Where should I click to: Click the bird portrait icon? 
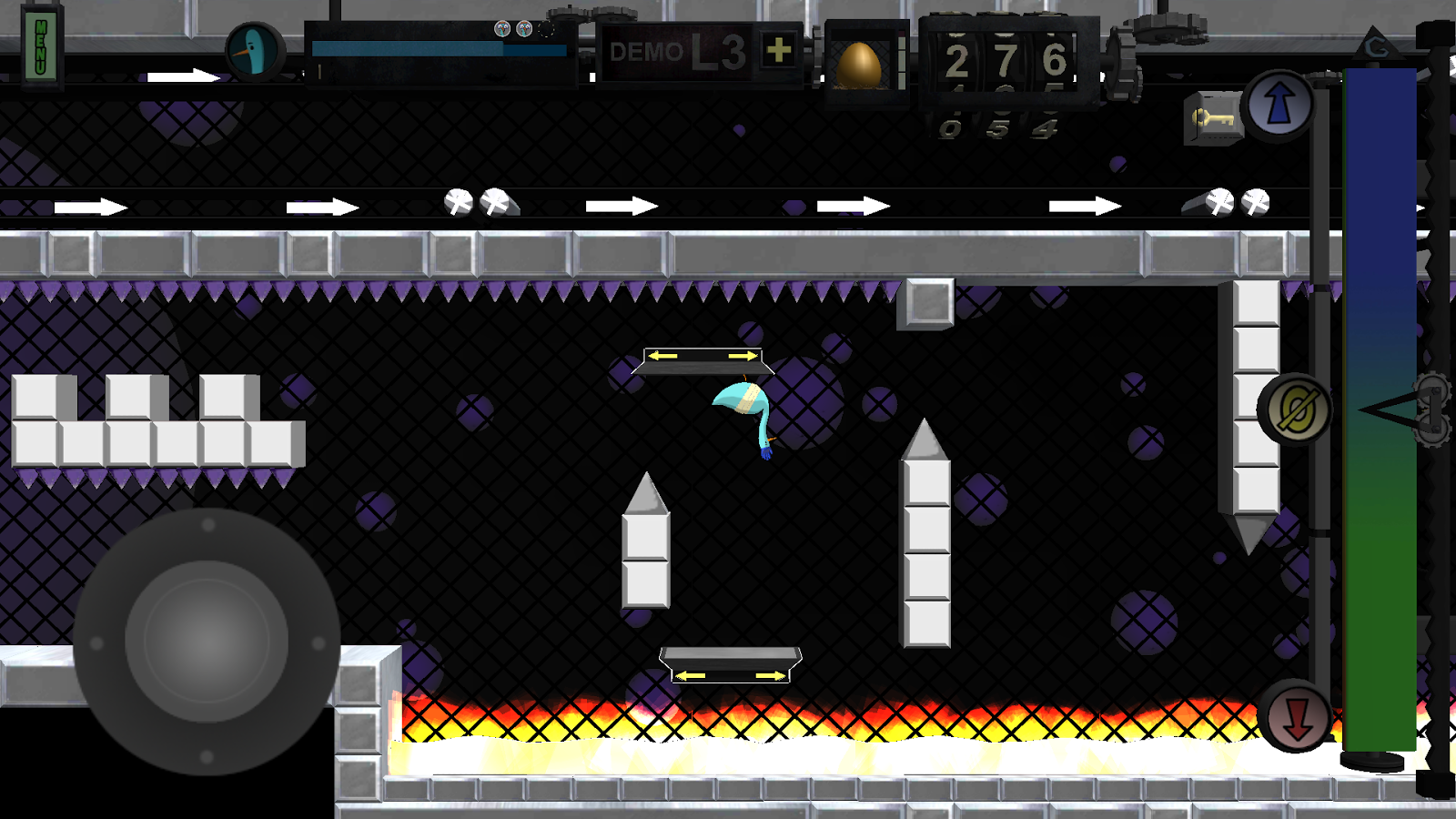[x=254, y=51]
